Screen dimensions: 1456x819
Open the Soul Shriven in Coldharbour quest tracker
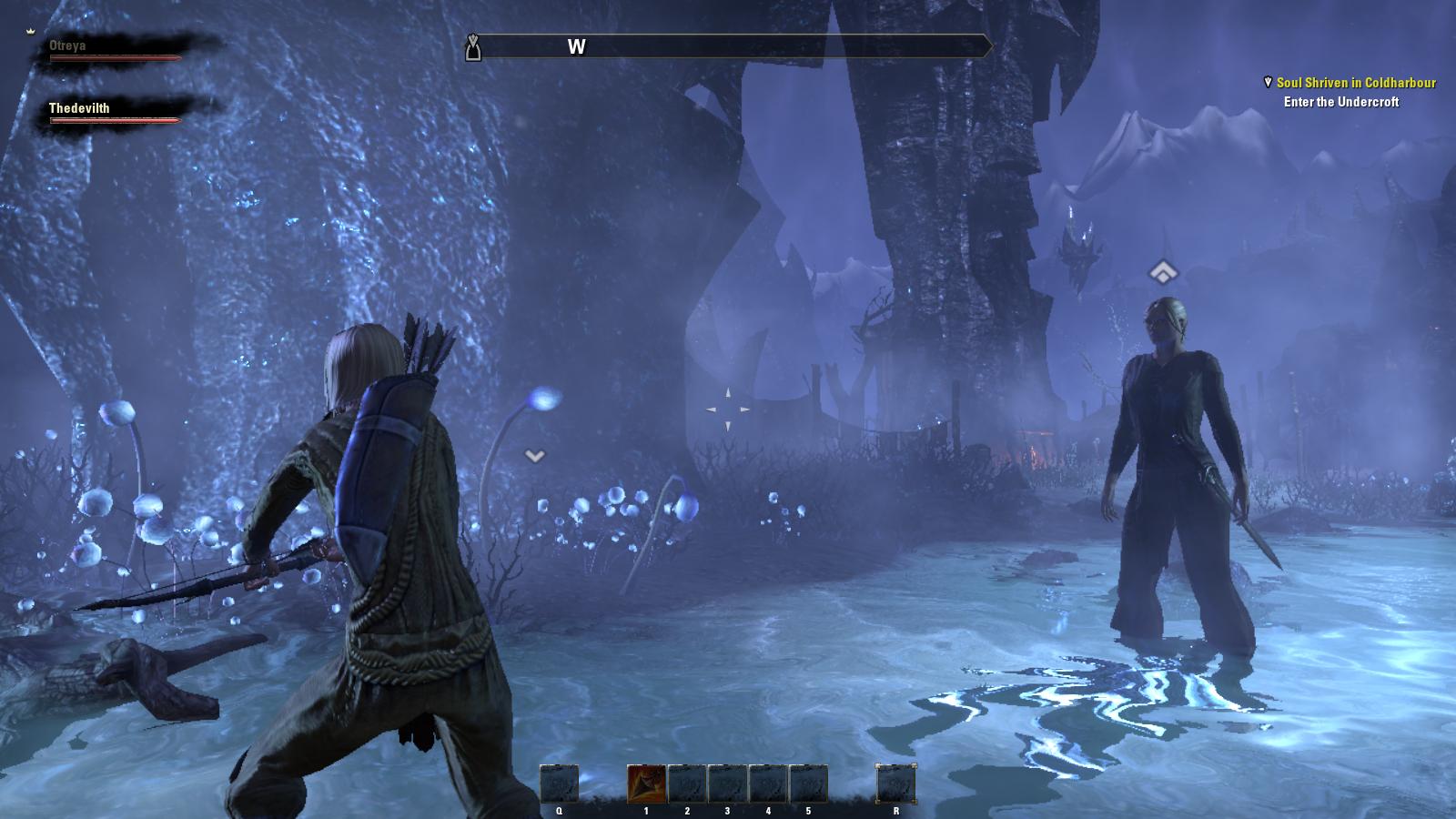coord(1355,83)
